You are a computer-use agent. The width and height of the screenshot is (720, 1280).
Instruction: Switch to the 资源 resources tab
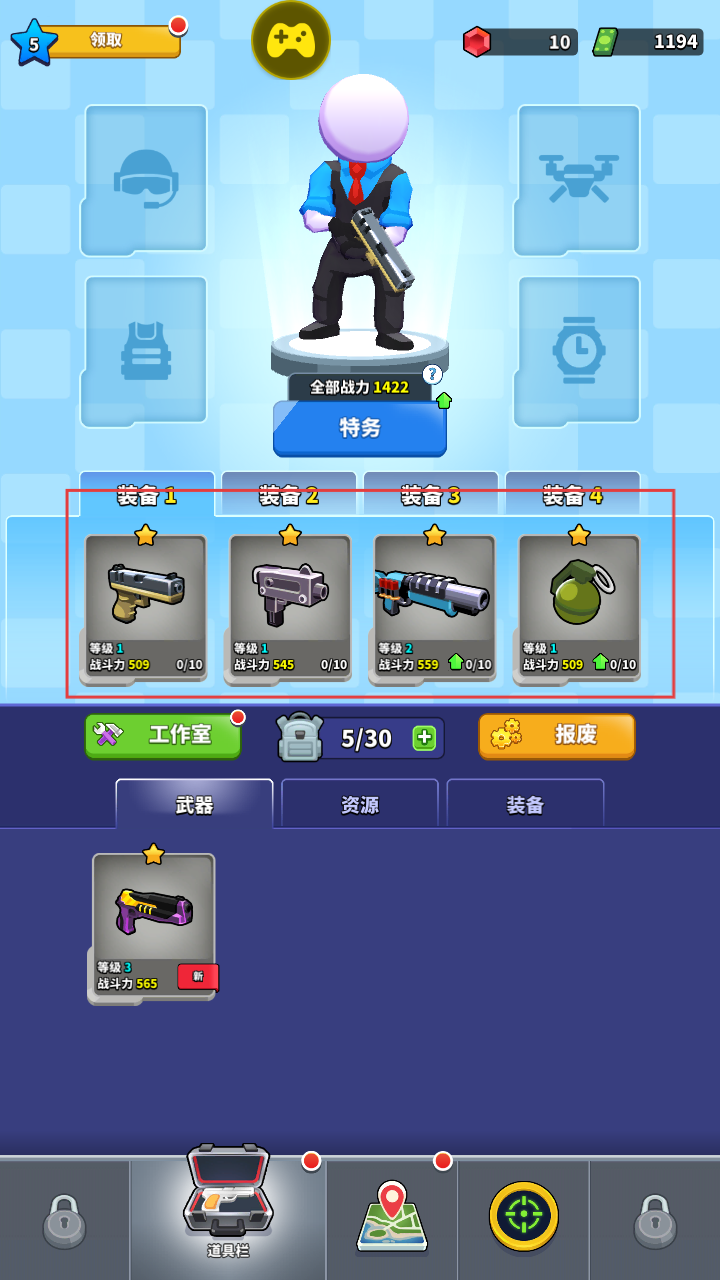tap(360, 805)
